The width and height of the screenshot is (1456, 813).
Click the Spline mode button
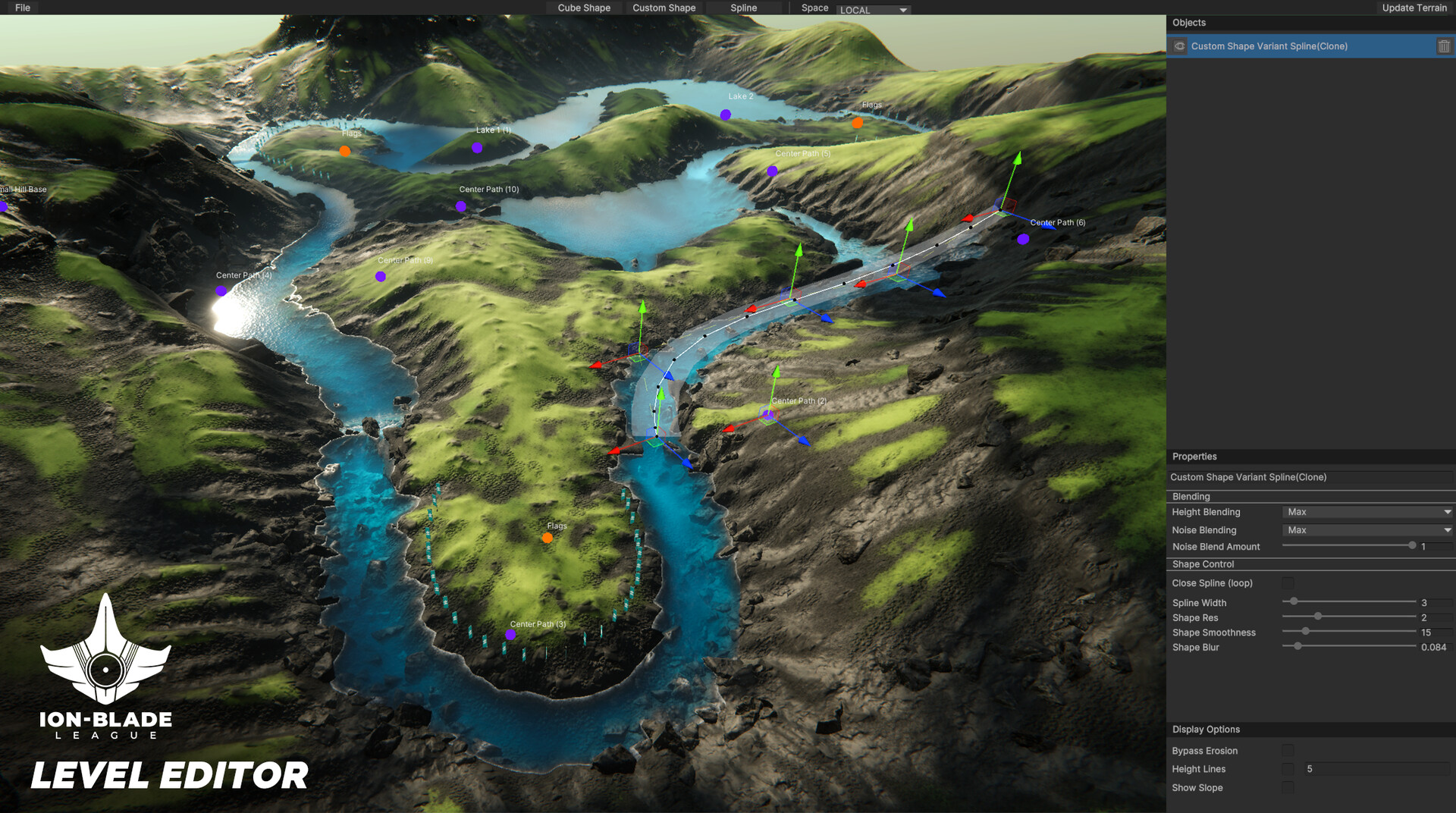point(742,8)
